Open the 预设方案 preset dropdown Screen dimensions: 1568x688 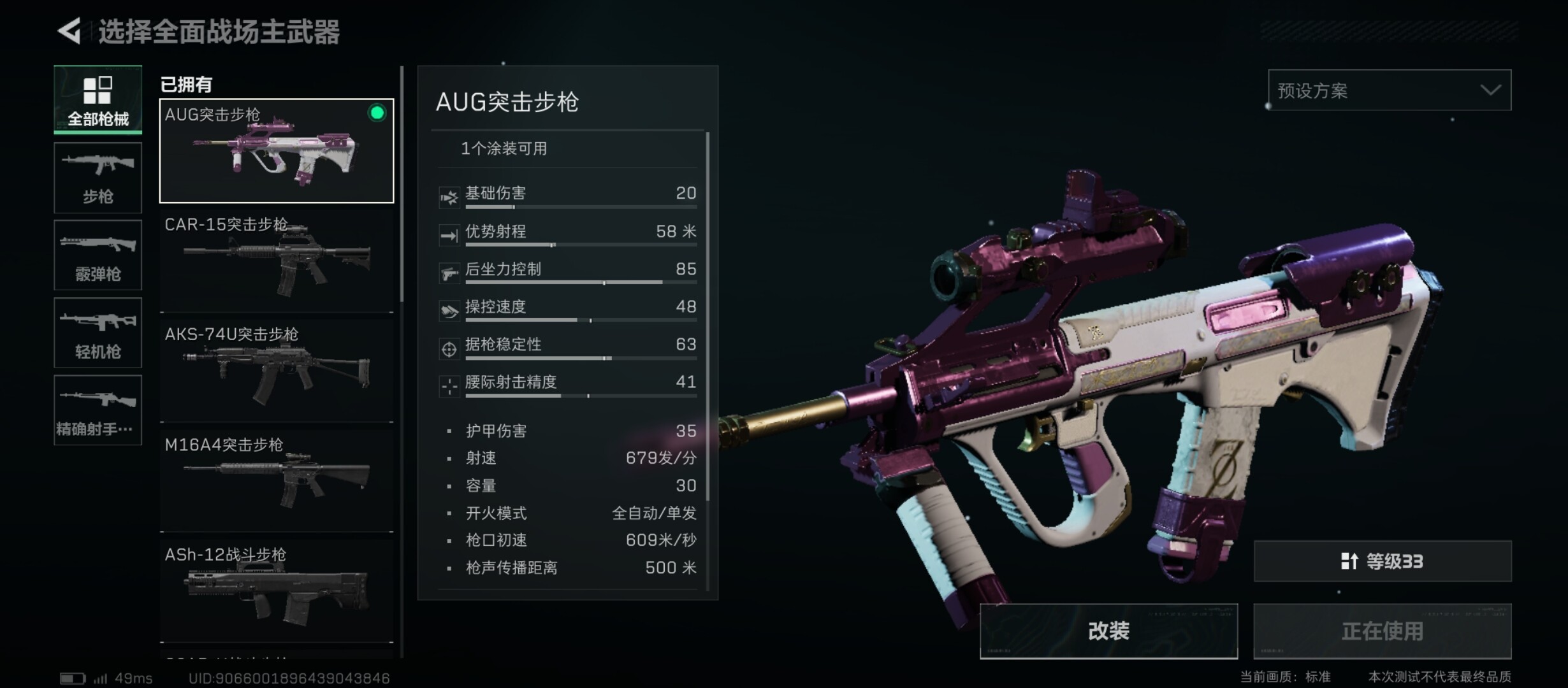pos(1390,90)
